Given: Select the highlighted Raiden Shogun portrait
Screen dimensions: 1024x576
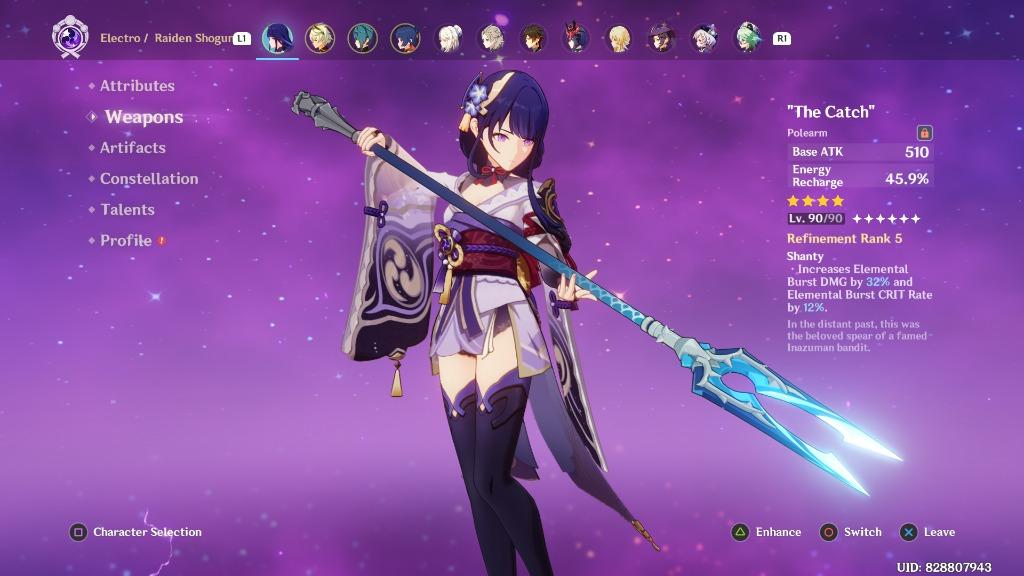Looking at the screenshot, I should pyautogui.click(x=277, y=39).
